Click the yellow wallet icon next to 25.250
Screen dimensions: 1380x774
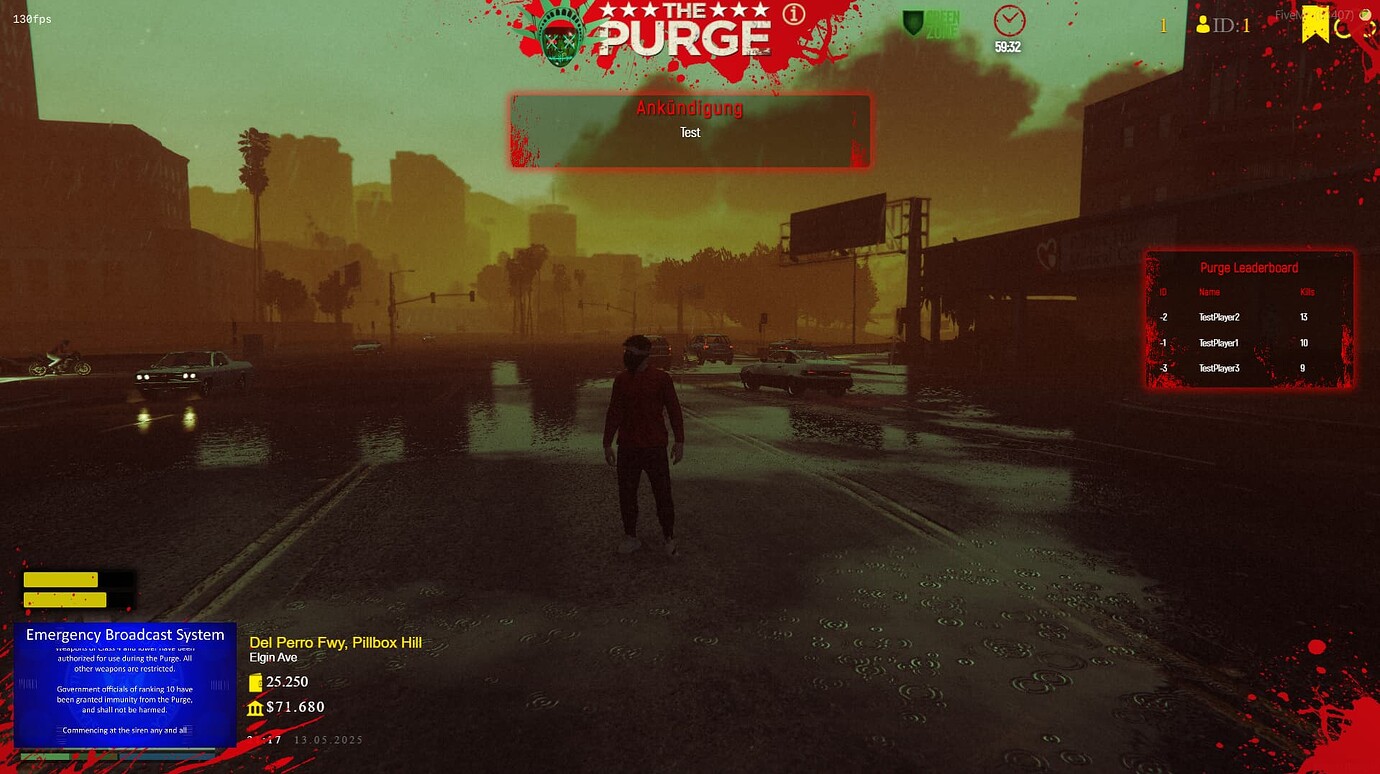255,682
